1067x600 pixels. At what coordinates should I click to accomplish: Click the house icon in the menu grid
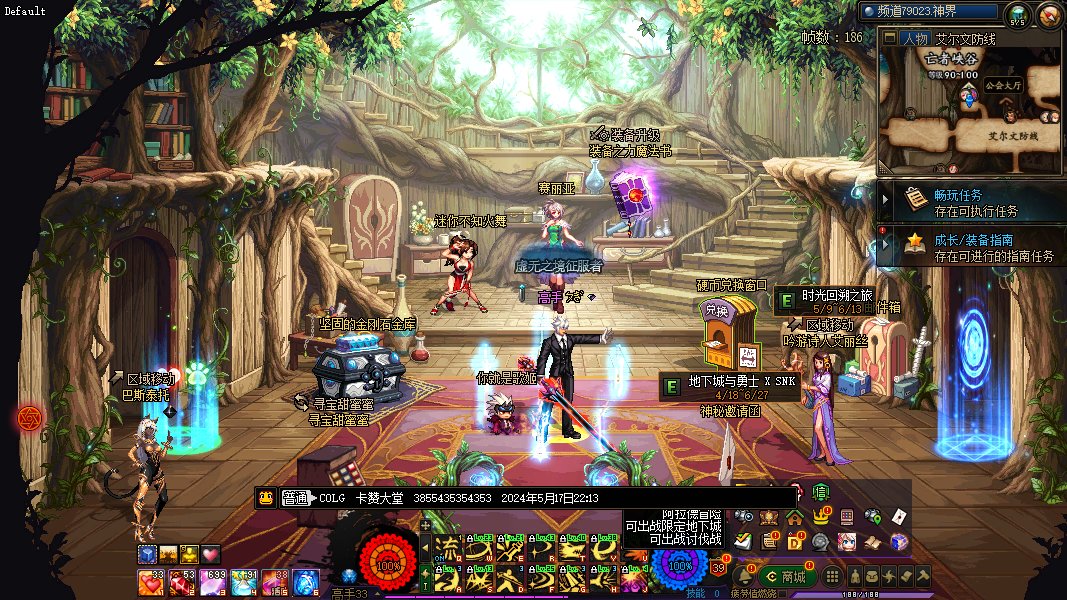click(795, 517)
